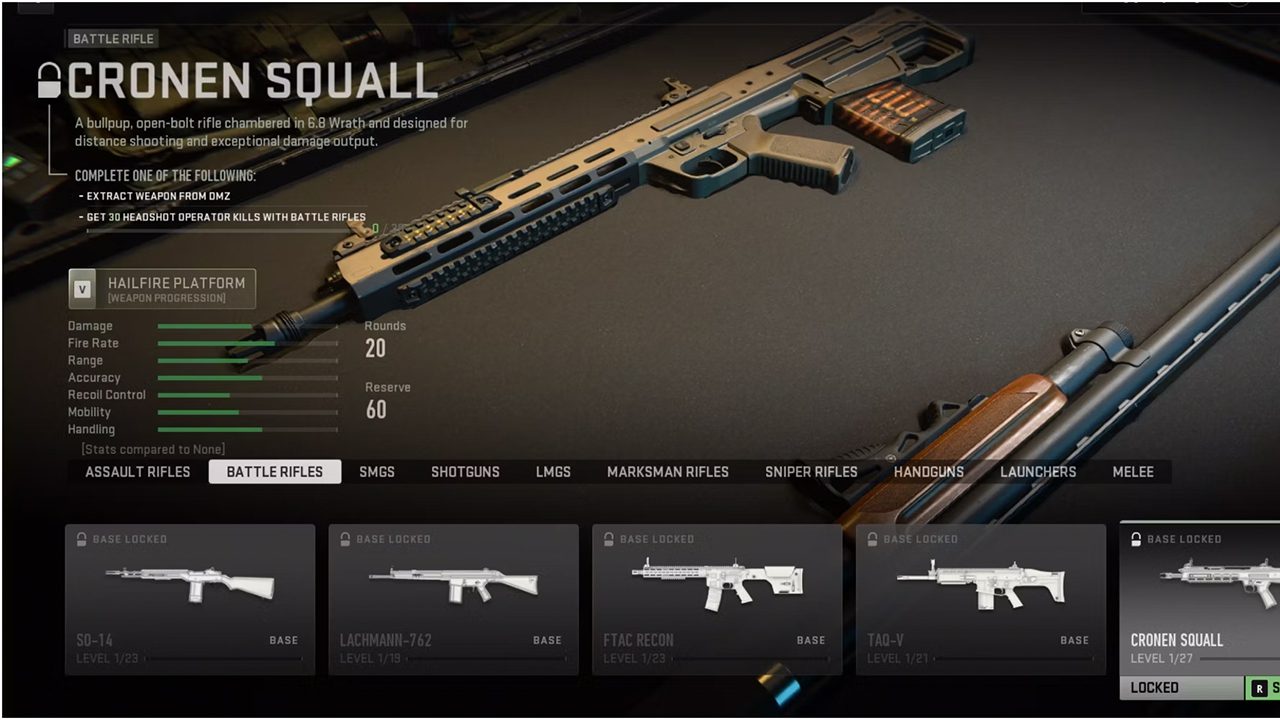Viewport: 1280px width, 720px height.
Task: Select the FTAC Recon weapon card
Action: (x=717, y=599)
